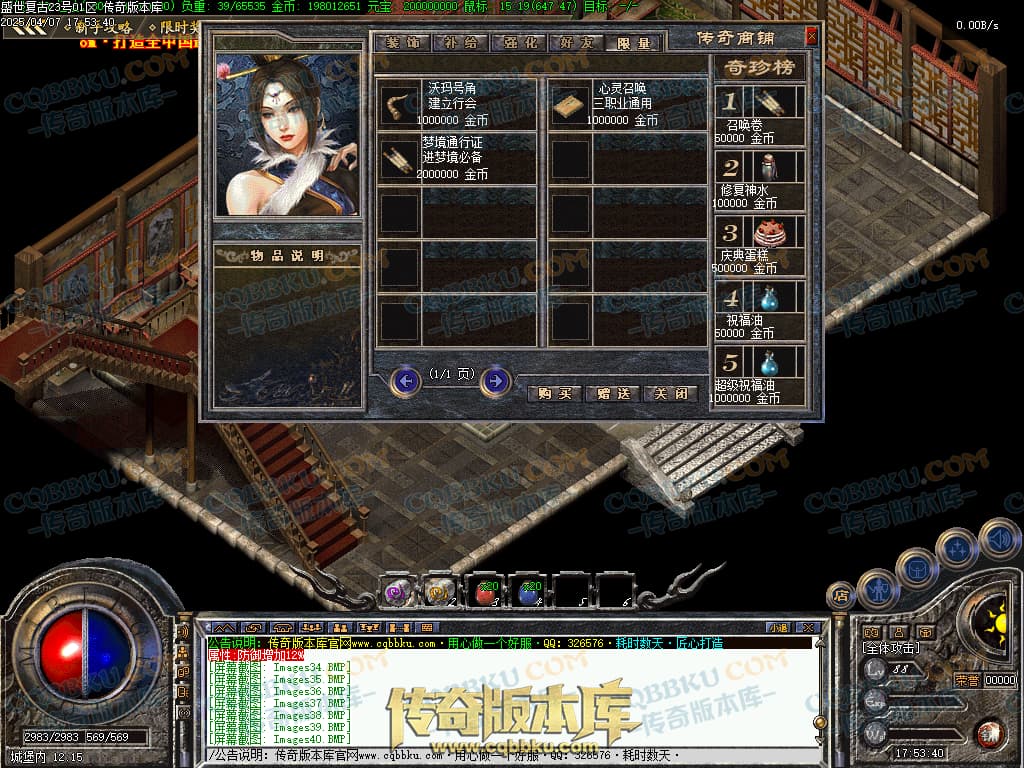
Task: Click the 关闭 close button
Action: pos(669,393)
